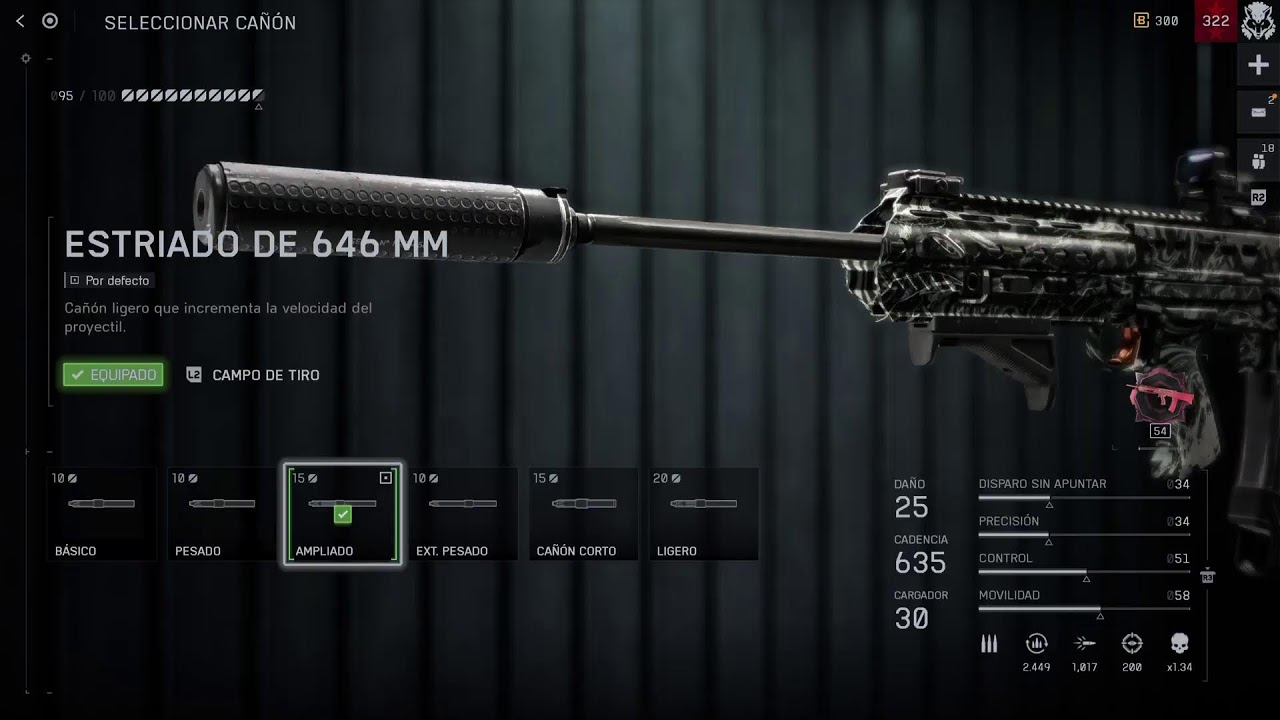
Task: Open the player emblem in top-right corner
Action: (x=1258, y=21)
